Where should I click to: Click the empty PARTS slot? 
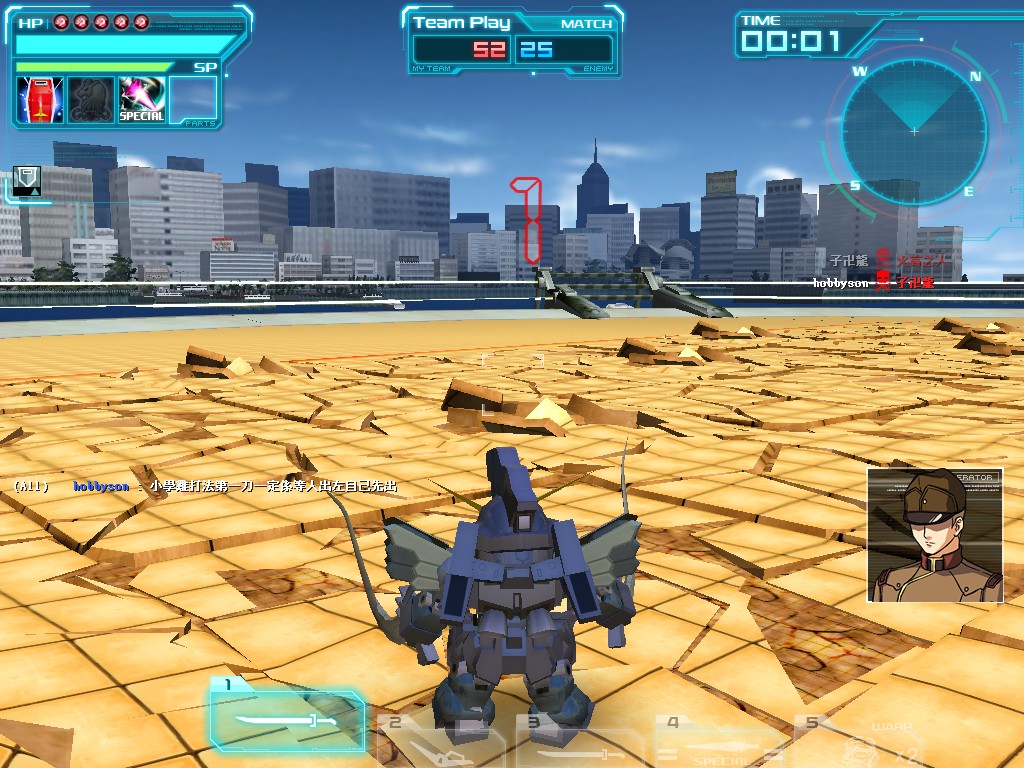[x=193, y=100]
